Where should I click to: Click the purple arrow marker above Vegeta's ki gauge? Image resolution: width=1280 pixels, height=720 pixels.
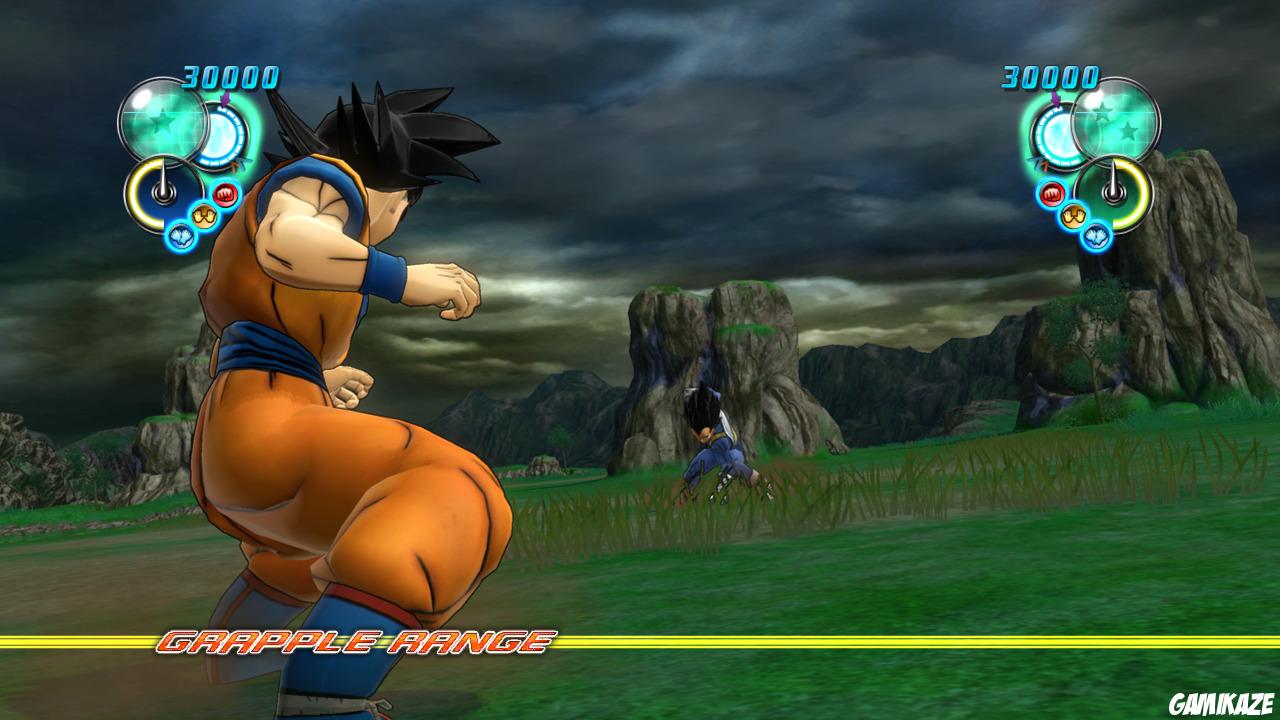coord(1054,96)
